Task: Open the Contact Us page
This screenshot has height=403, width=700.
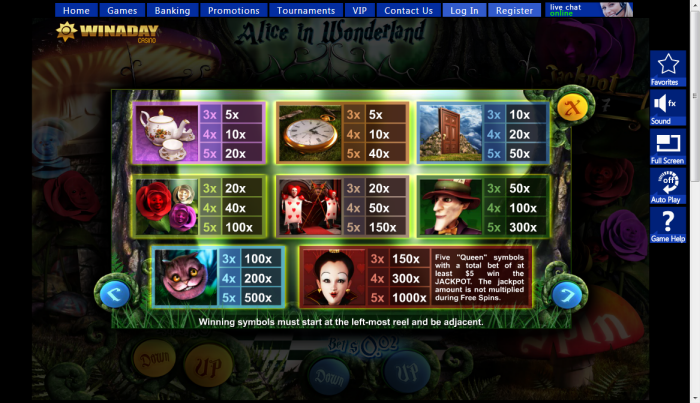Action: [x=408, y=11]
